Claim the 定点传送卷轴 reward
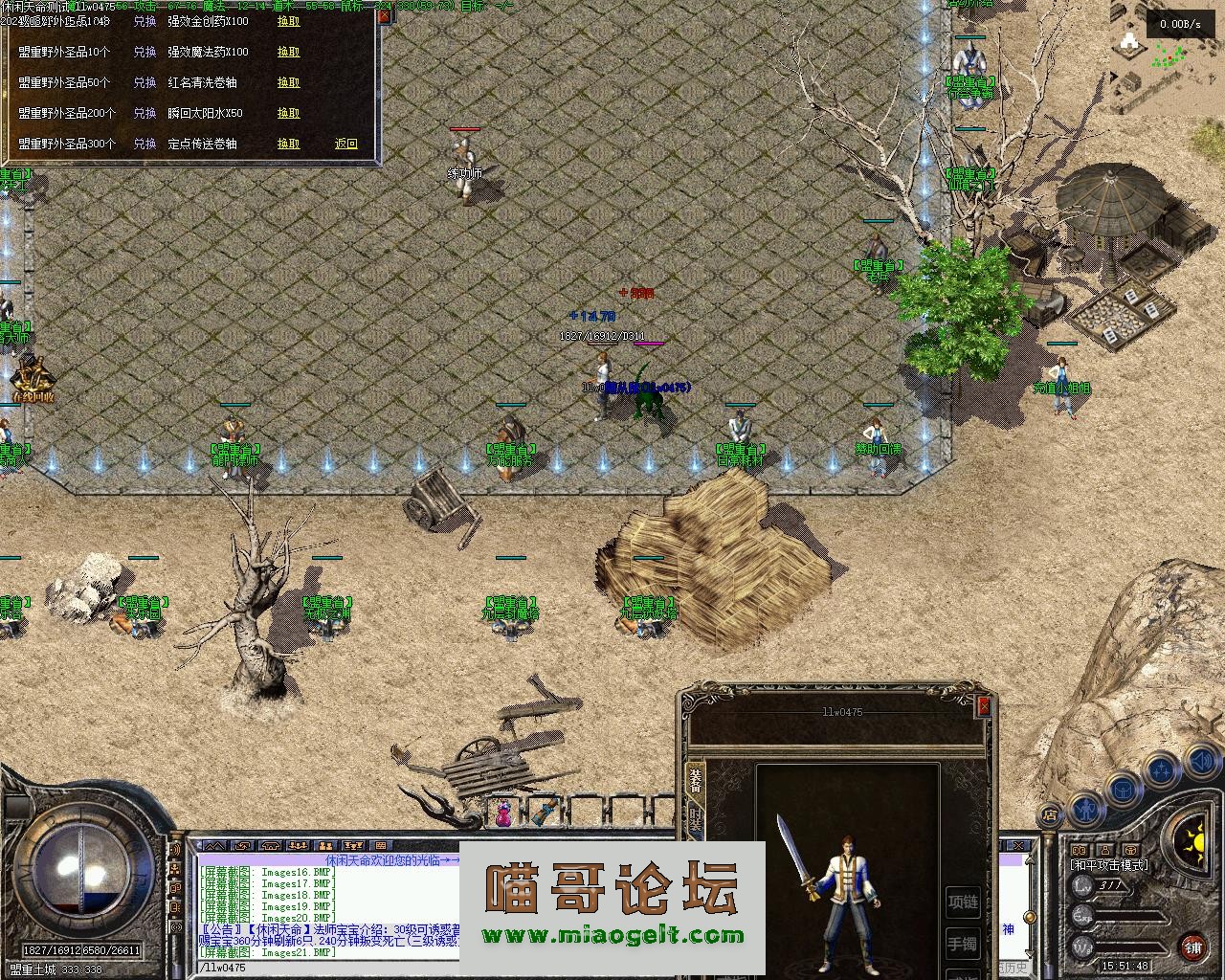Image resolution: width=1225 pixels, height=980 pixels. tap(288, 144)
